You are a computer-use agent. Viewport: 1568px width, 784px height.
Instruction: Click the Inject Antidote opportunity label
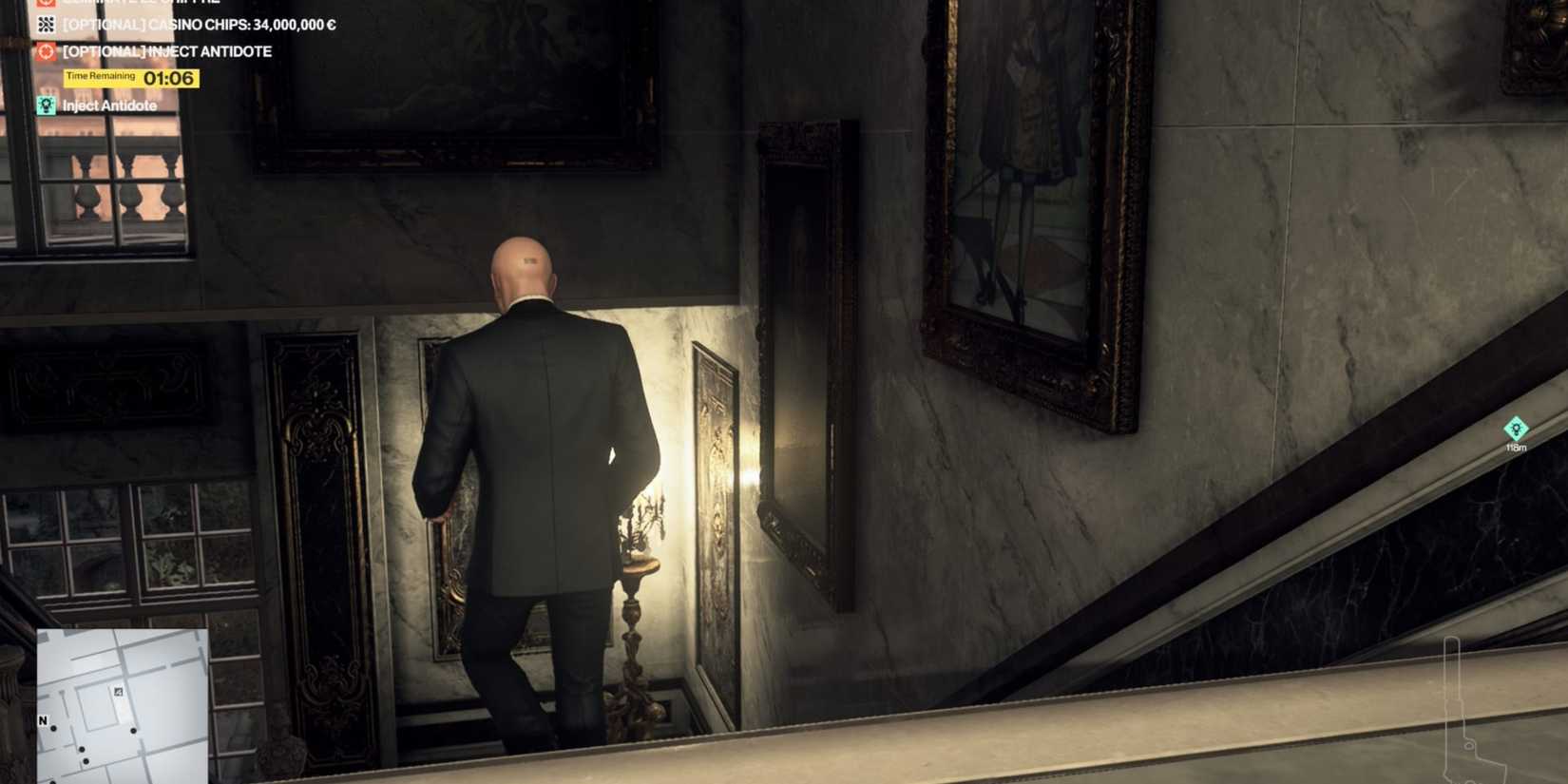pyautogui.click(x=108, y=105)
